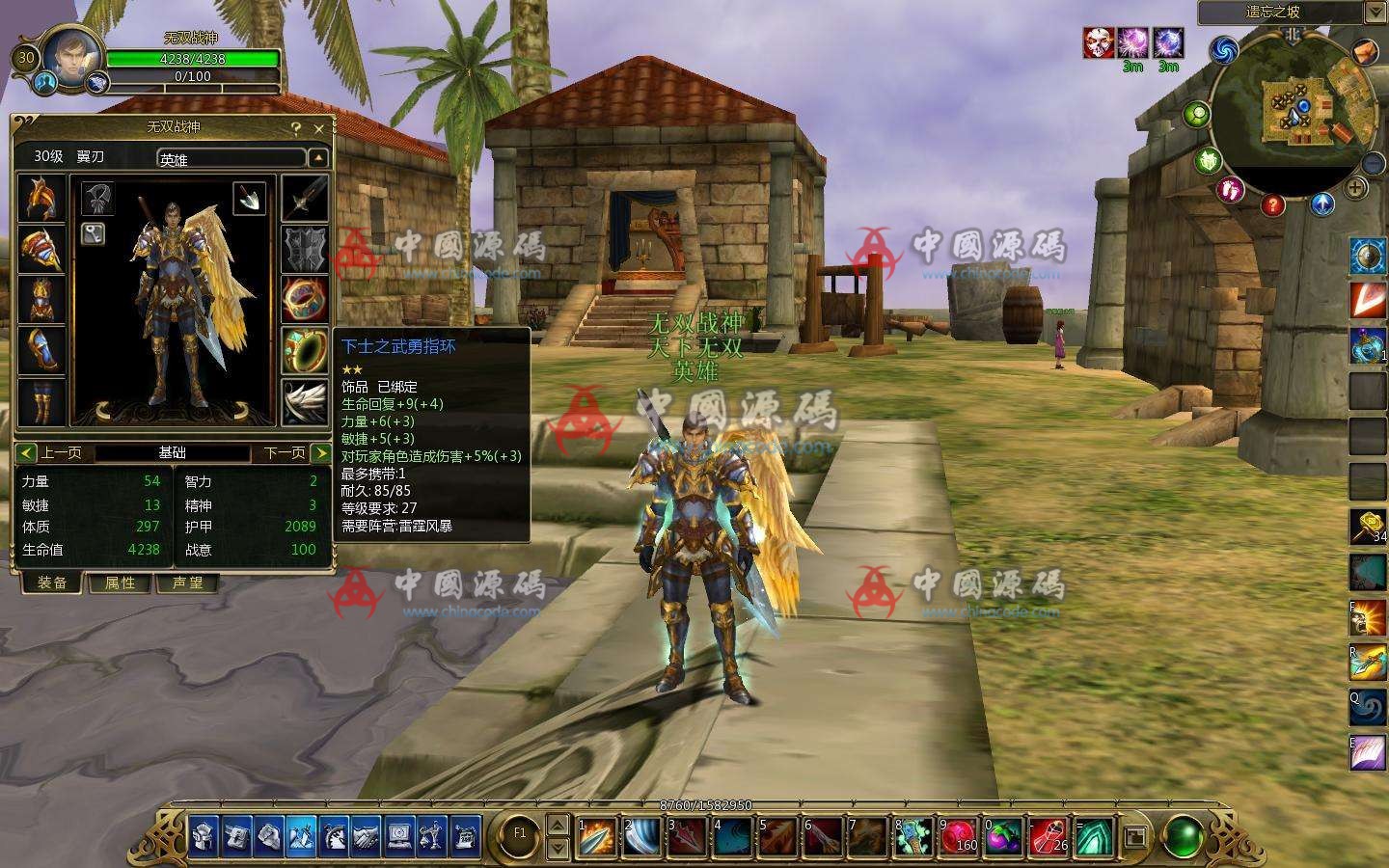Image resolution: width=1389 pixels, height=868 pixels.
Task: Open help with the panel's question mark
Action: tap(296, 128)
